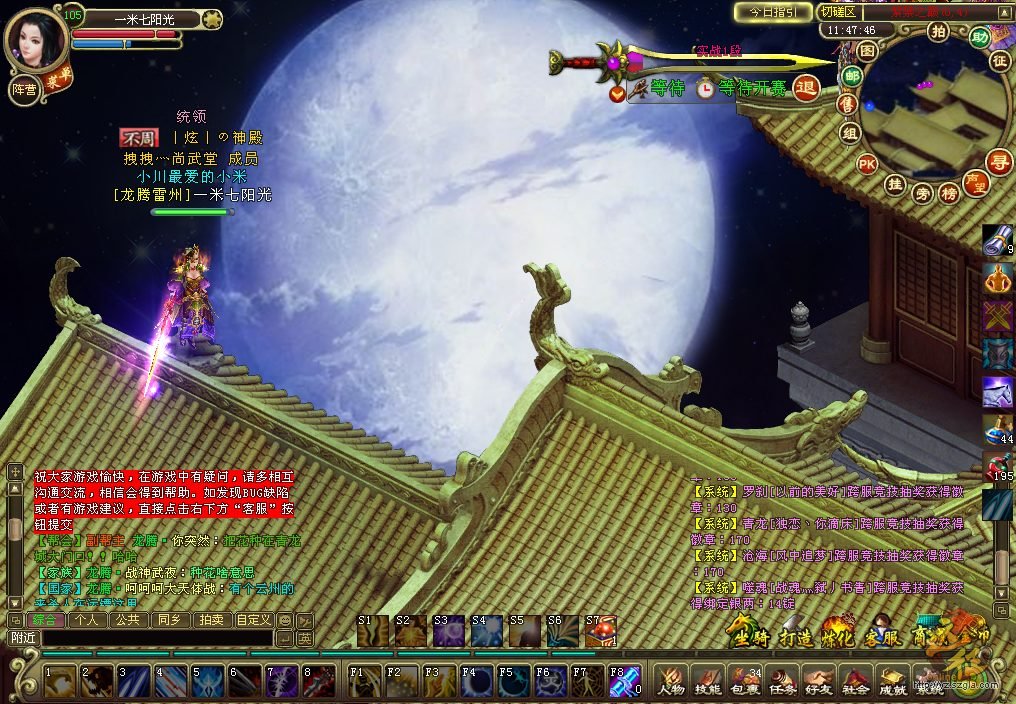Toggle PK mode on the minimap ring
This screenshot has height=704, width=1016.
(x=867, y=164)
